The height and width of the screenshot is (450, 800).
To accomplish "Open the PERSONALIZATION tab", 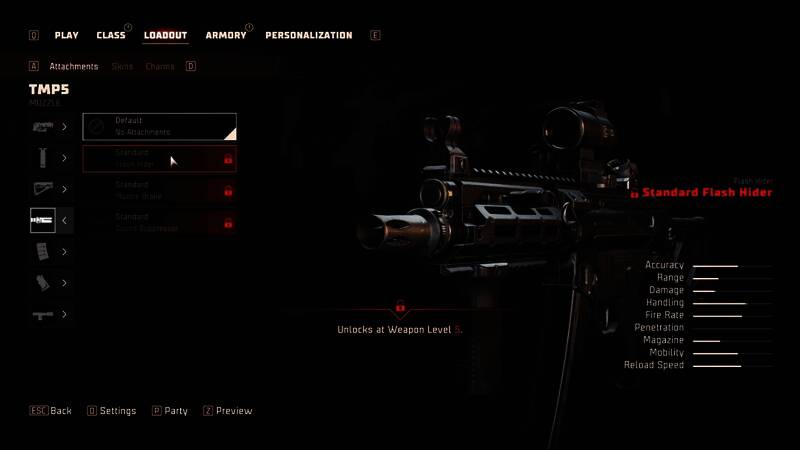I will click(308, 36).
